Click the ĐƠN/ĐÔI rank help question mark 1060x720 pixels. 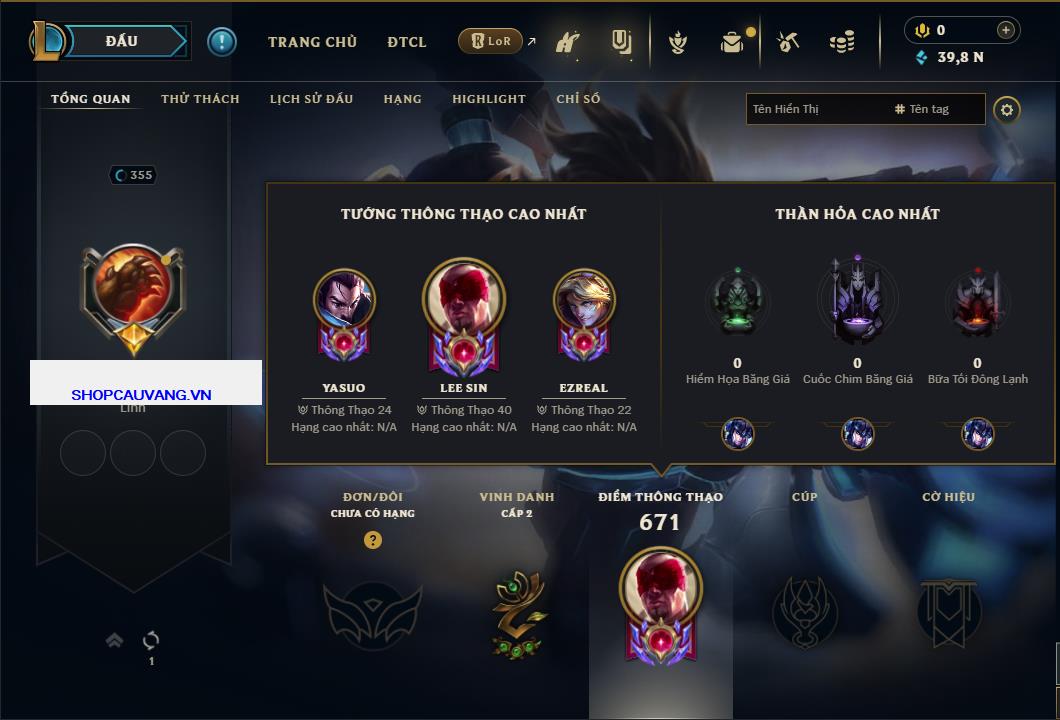point(372,540)
